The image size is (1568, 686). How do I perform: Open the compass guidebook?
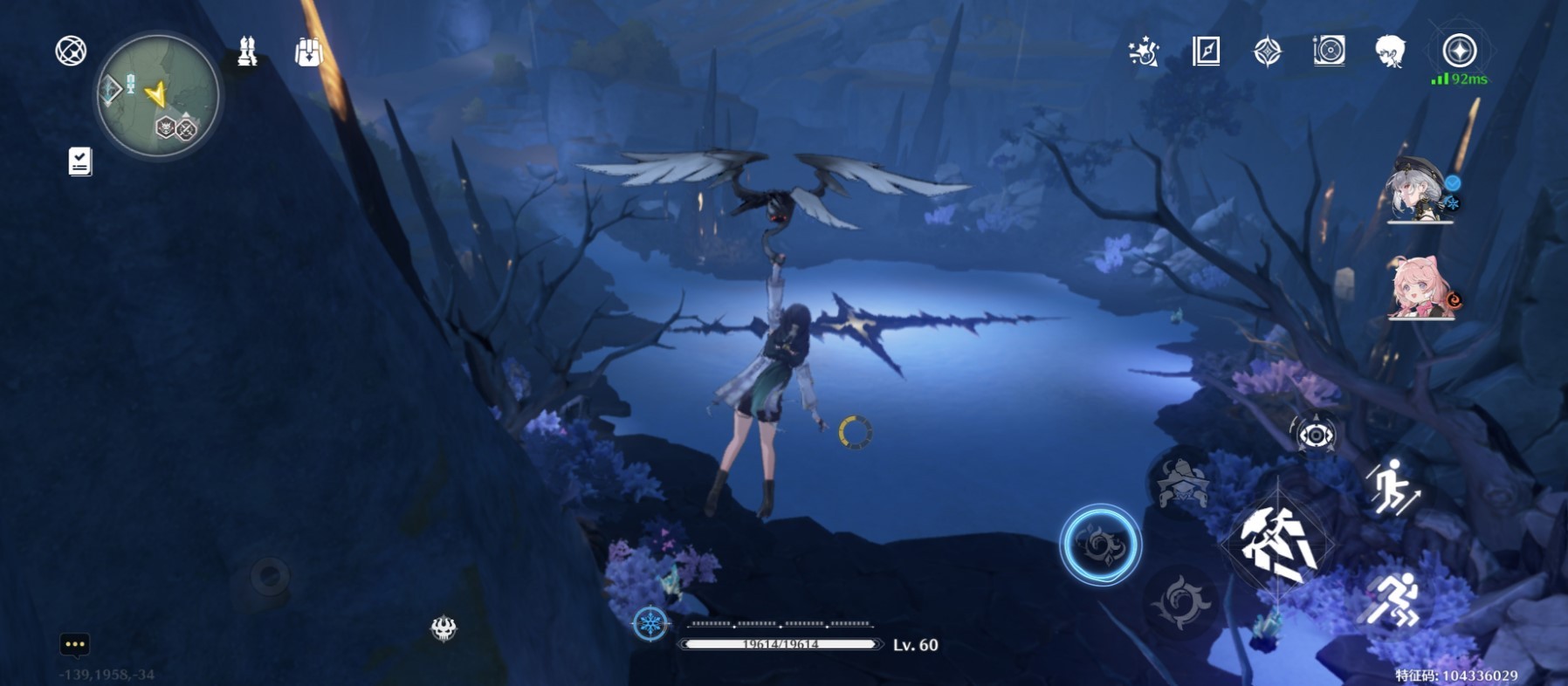pyautogui.click(x=1206, y=51)
